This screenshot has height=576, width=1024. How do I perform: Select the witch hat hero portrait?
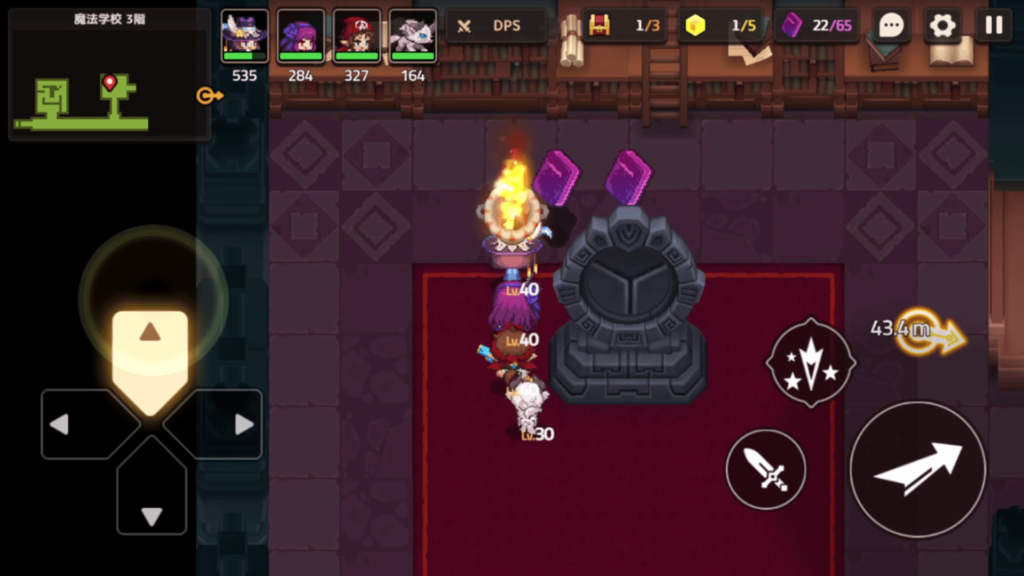click(244, 37)
